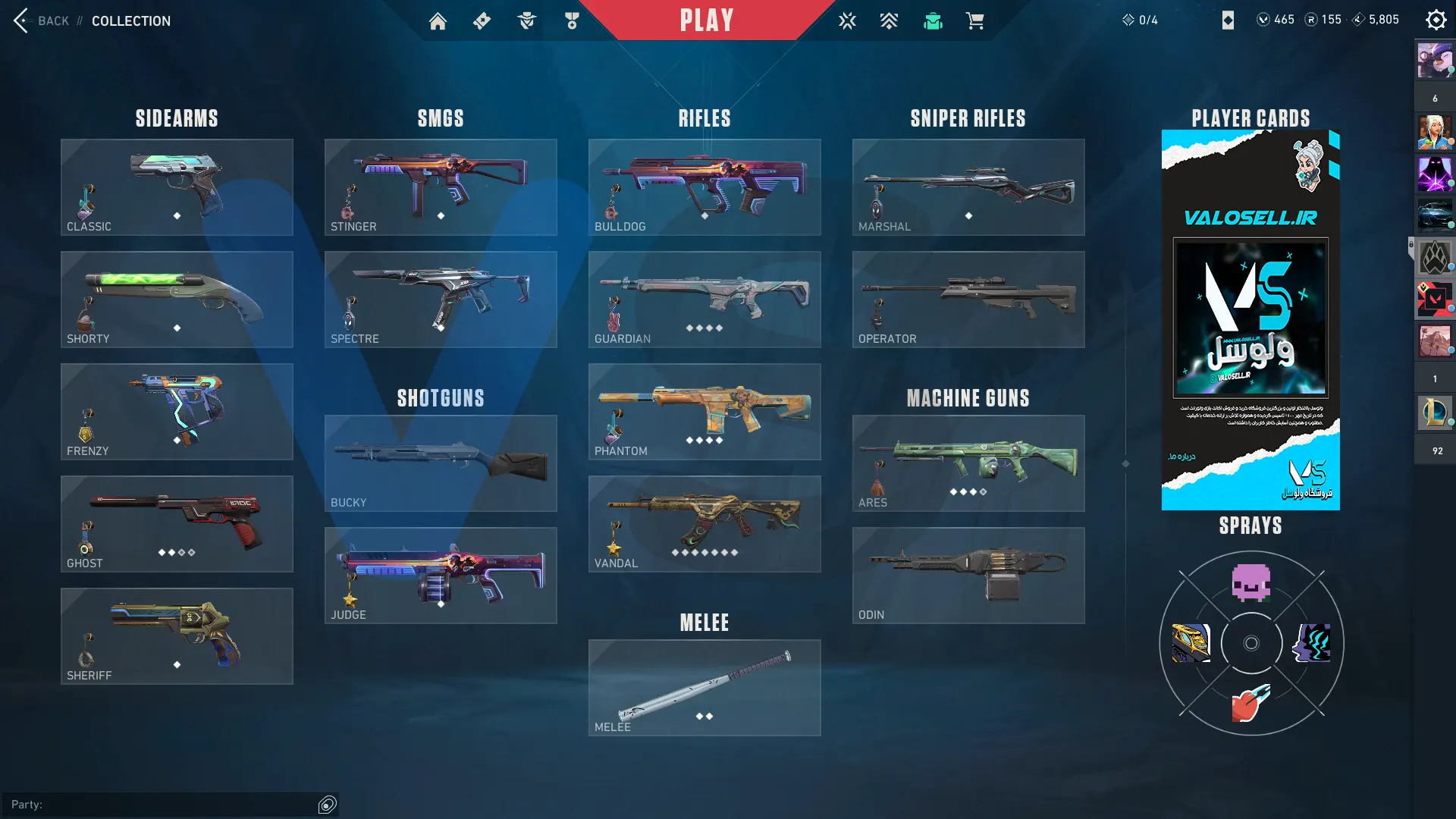Image resolution: width=1456 pixels, height=819 pixels.
Task: Open the home screen icon
Action: pyautogui.click(x=438, y=21)
